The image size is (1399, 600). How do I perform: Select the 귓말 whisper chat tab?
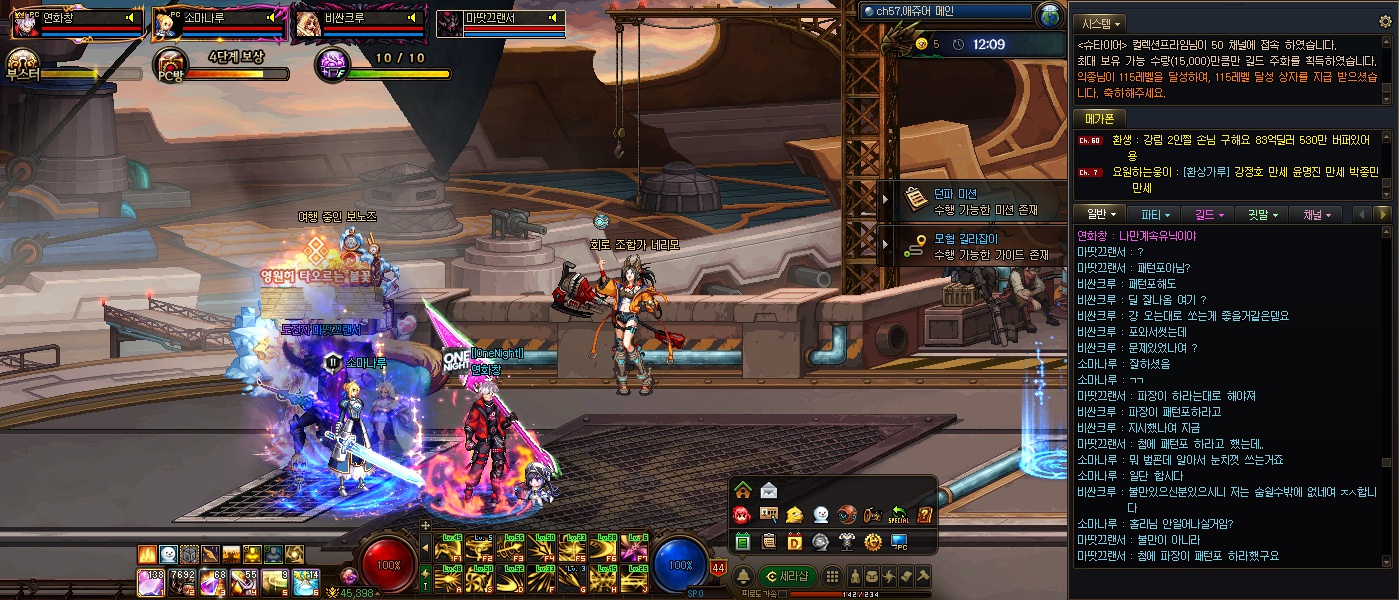pyautogui.click(x=1263, y=214)
